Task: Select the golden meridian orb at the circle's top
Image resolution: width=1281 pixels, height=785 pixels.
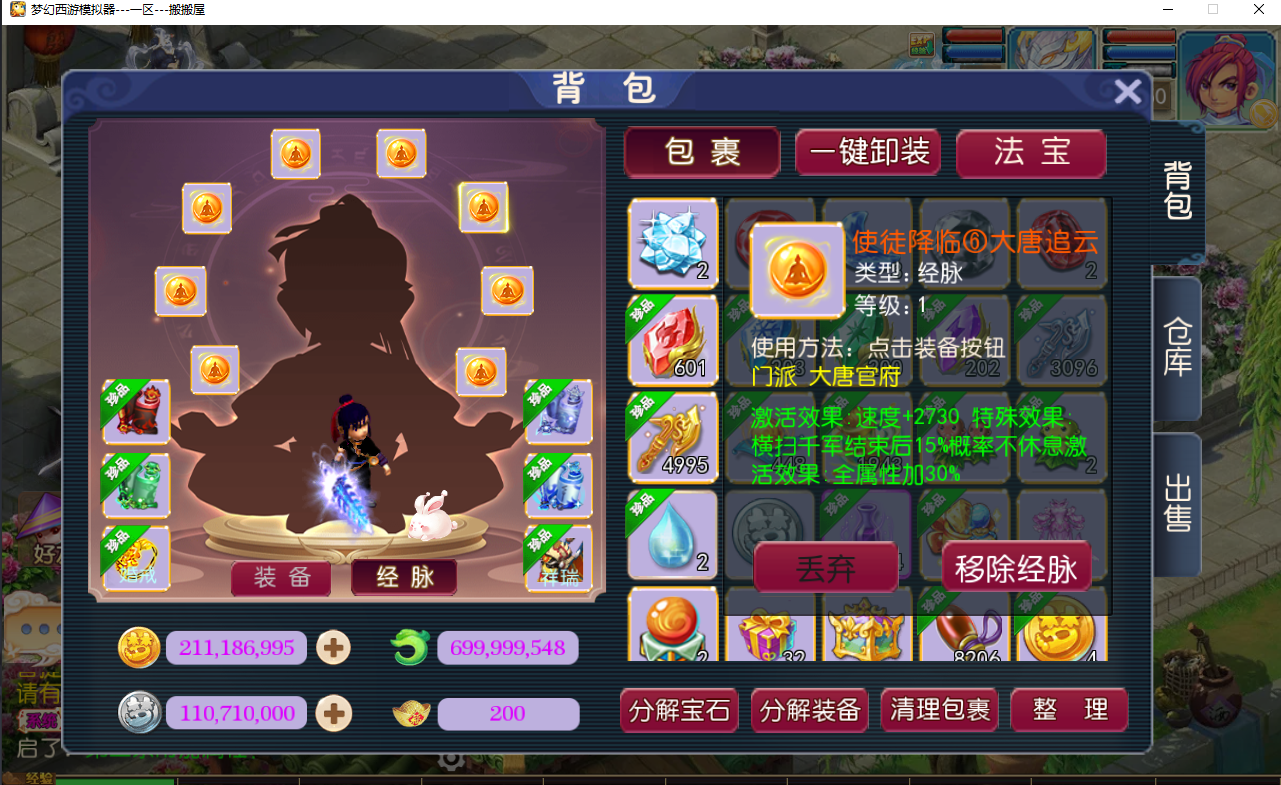Action: click(295, 153)
